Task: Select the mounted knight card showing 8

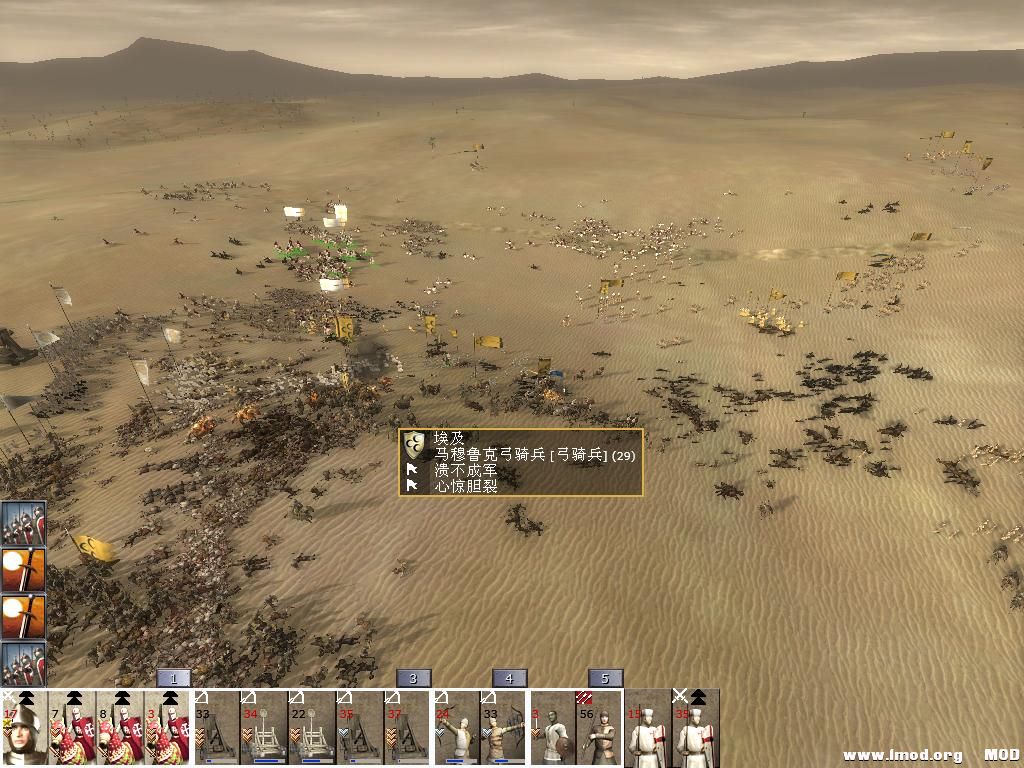Action: pos(120,729)
